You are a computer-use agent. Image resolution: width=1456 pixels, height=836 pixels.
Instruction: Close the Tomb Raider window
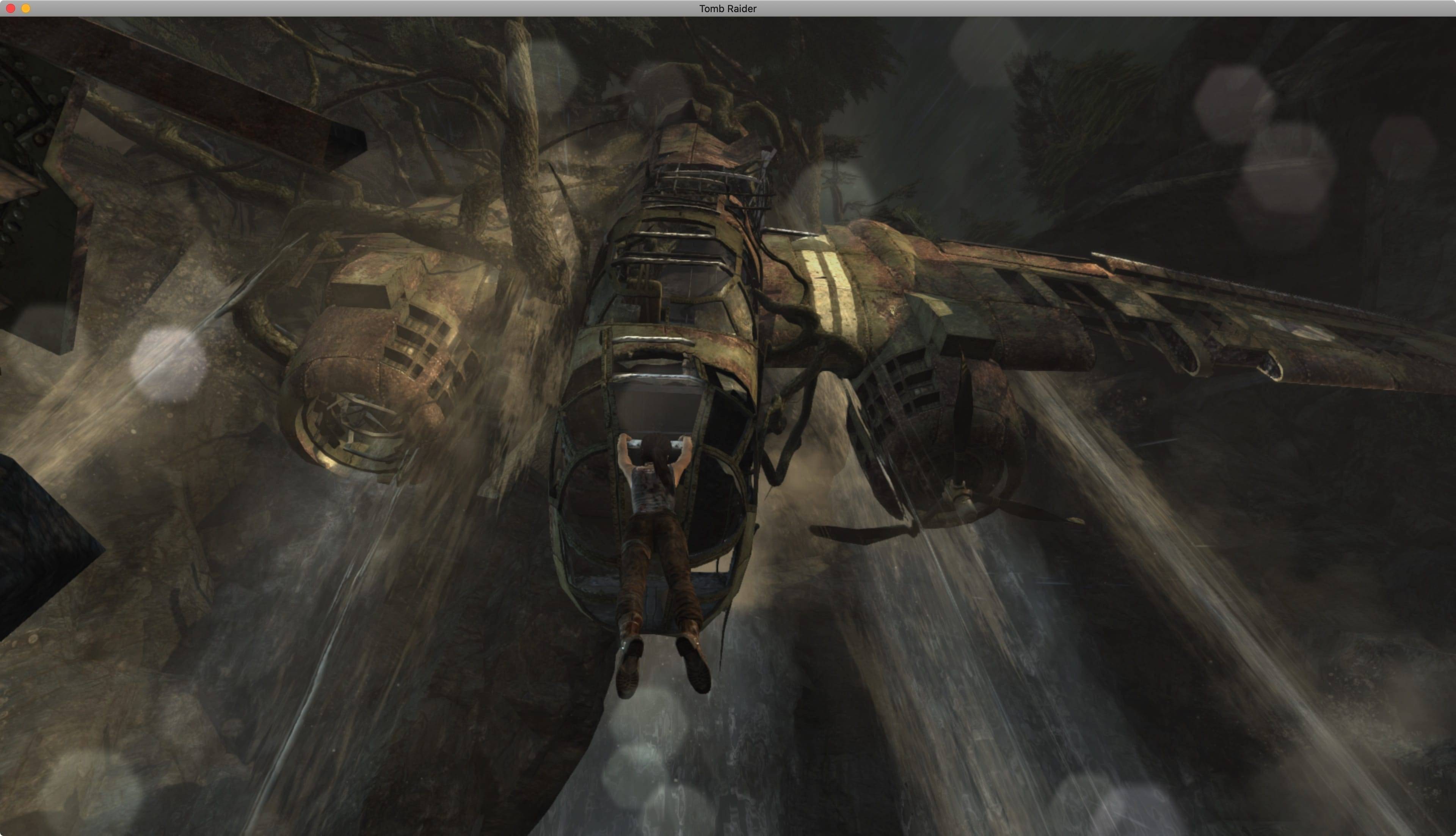10,9
